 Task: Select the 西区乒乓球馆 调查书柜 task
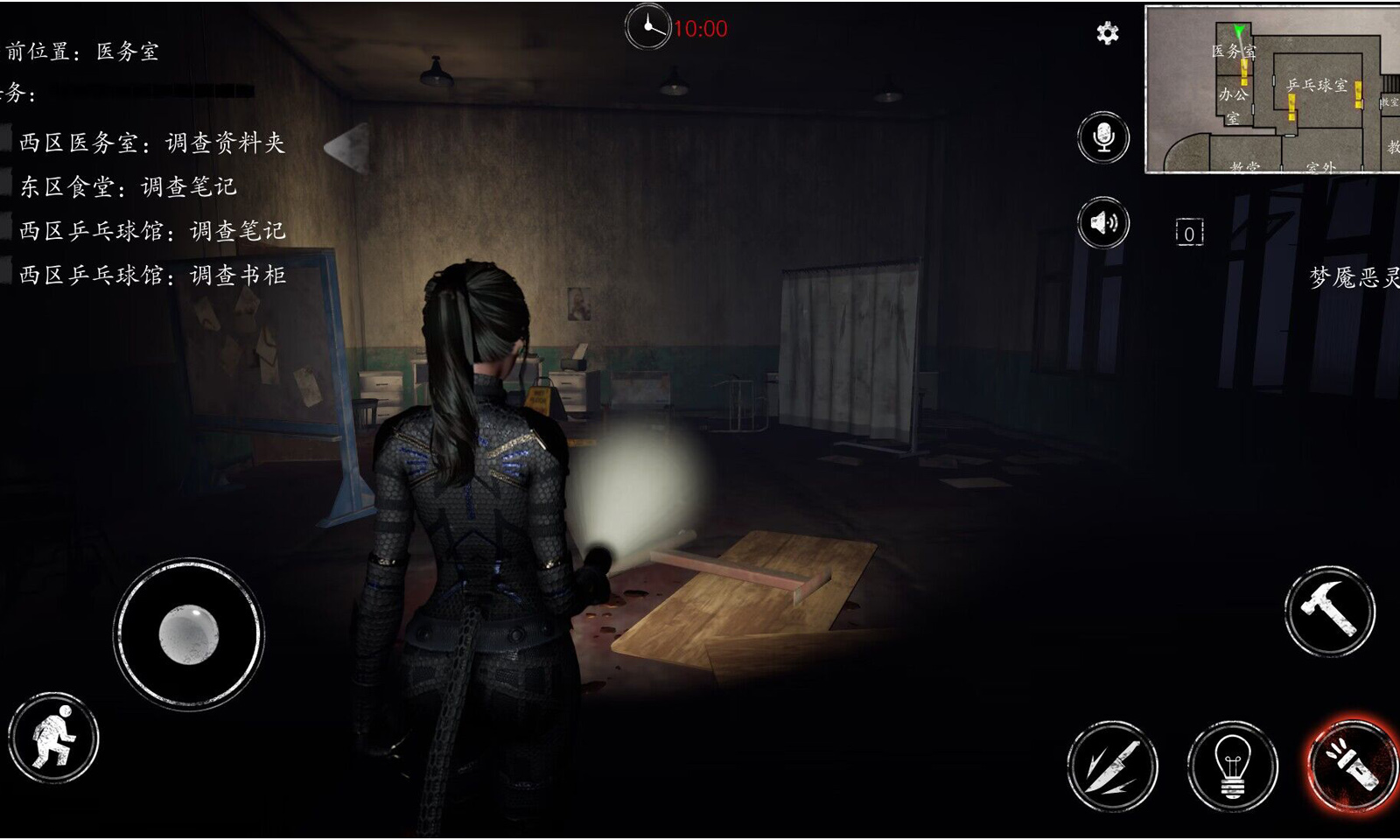point(152,276)
